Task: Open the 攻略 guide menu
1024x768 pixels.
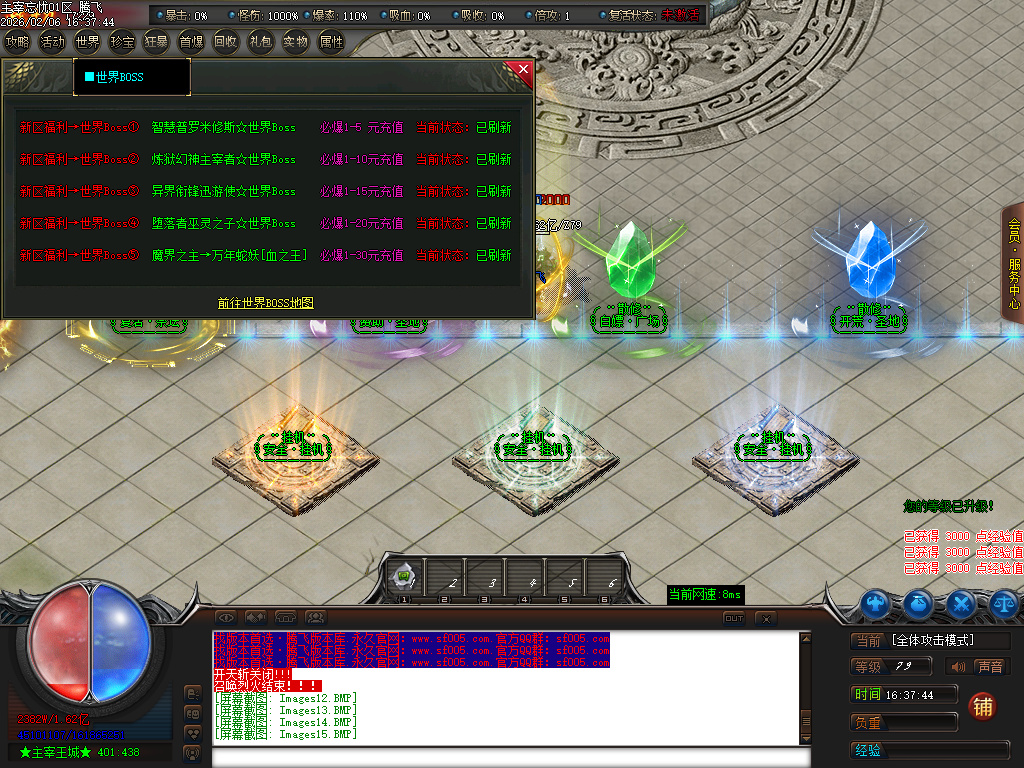Action: coord(17,42)
